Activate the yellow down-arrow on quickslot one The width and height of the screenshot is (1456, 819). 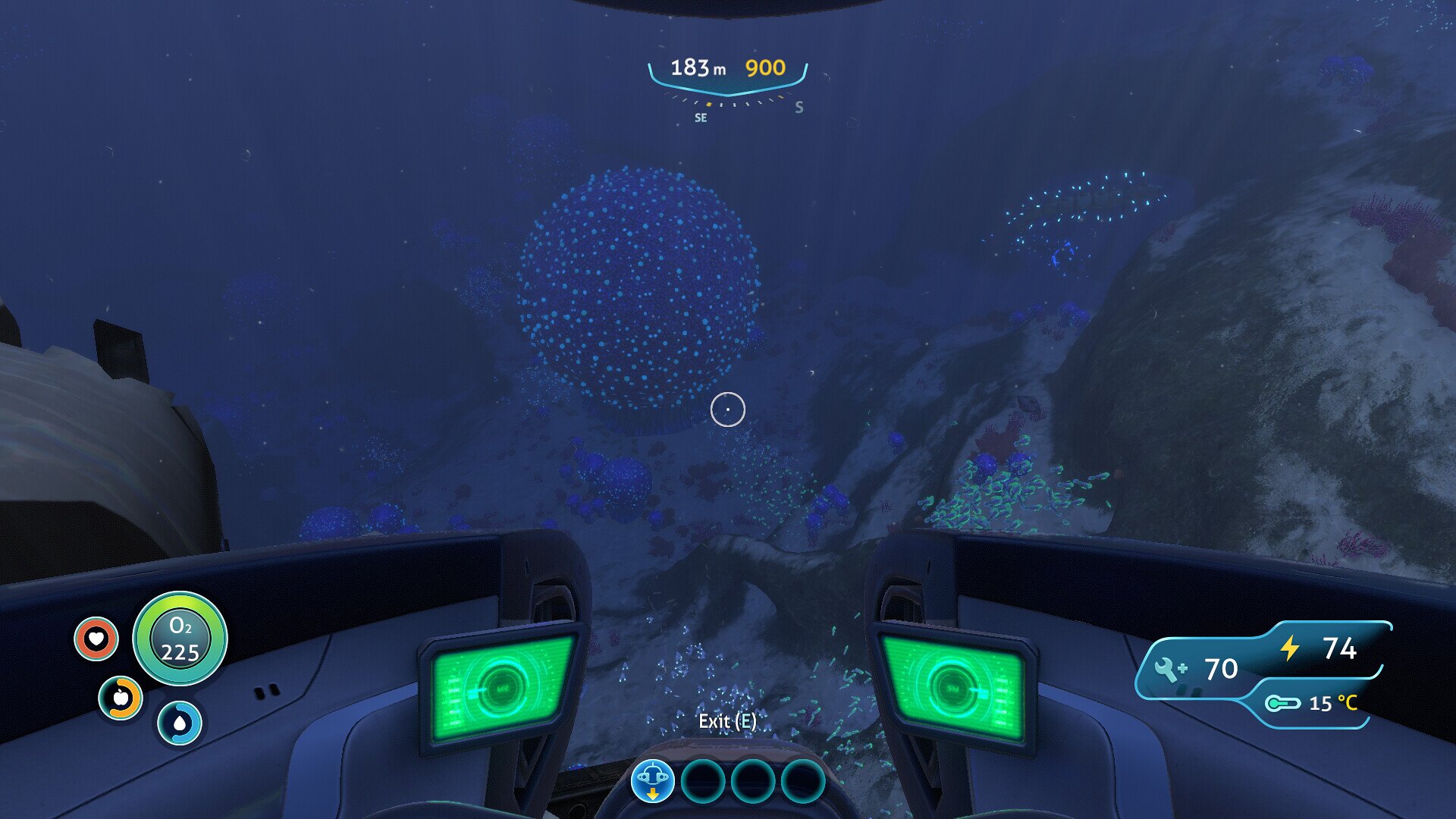pyautogui.click(x=652, y=793)
